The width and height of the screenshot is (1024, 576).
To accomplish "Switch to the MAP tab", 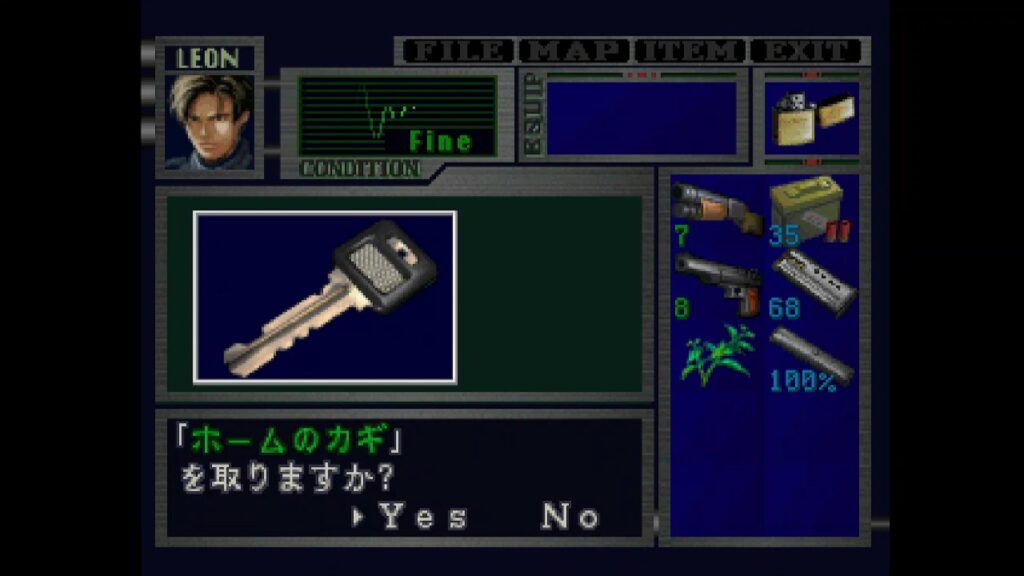I will coord(575,51).
